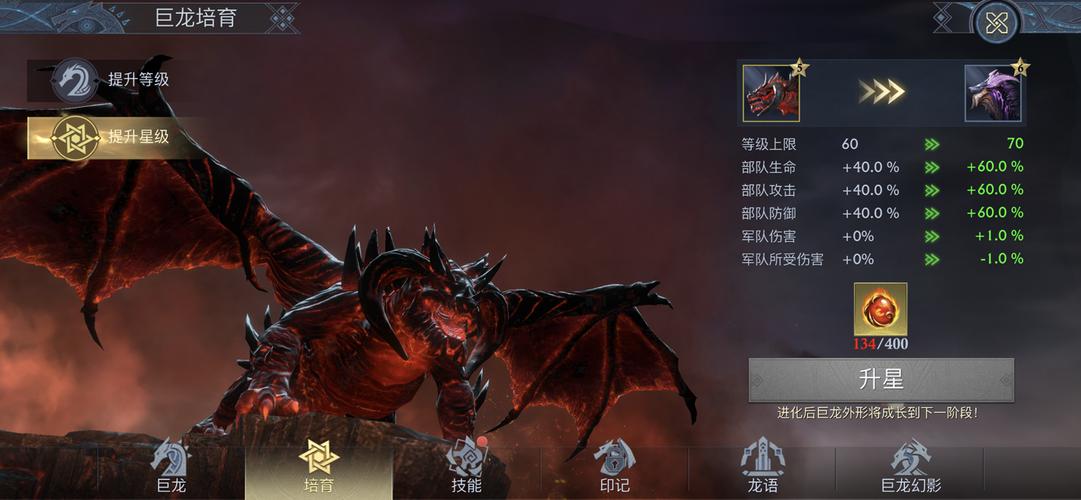
Task: Click the 升星 star upgrade button
Action: 881,380
